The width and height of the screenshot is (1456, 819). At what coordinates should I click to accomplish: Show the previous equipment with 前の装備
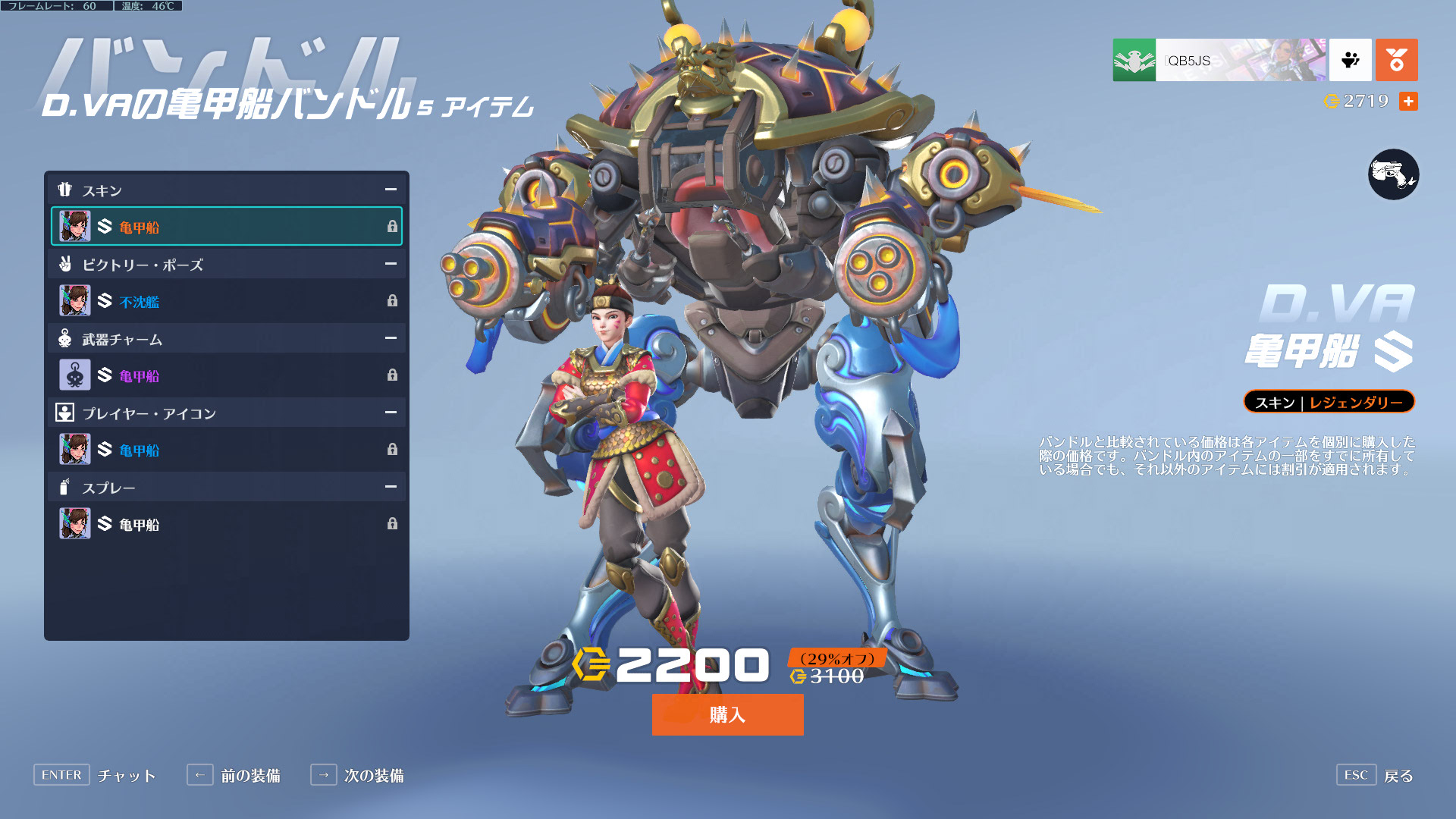[x=234, y=775]
